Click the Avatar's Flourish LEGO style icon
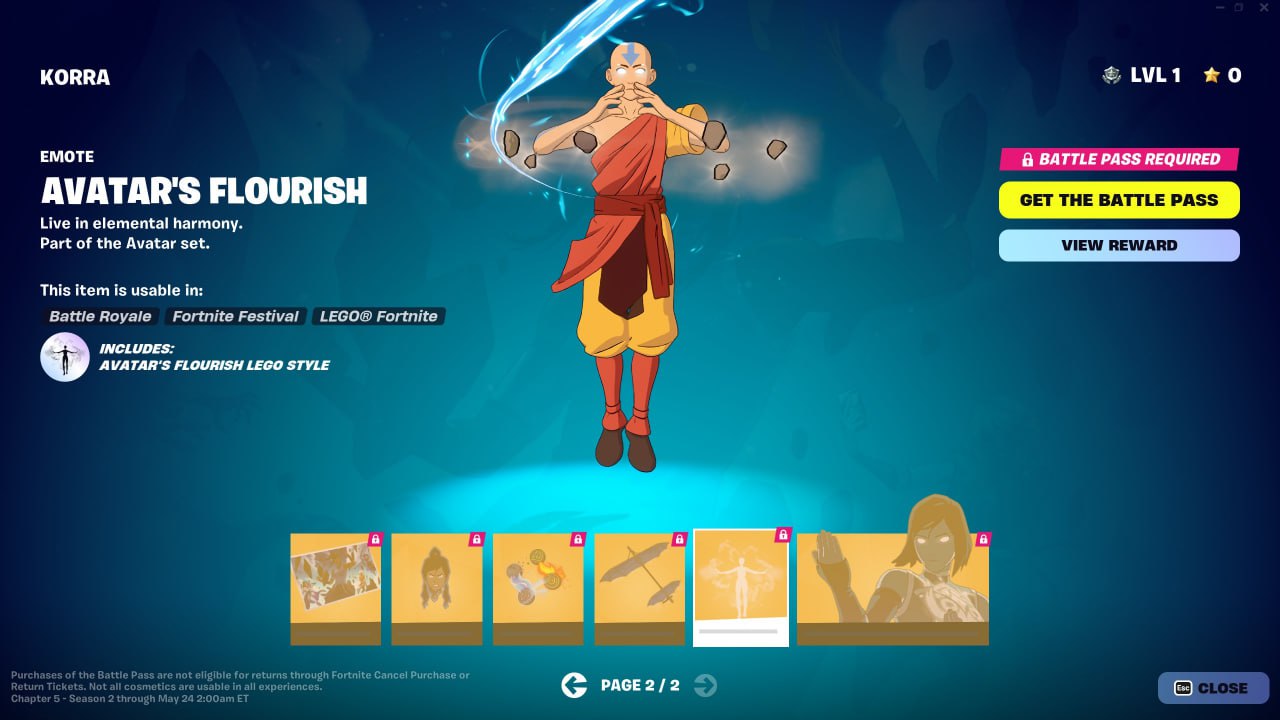 tap(65, 357)
